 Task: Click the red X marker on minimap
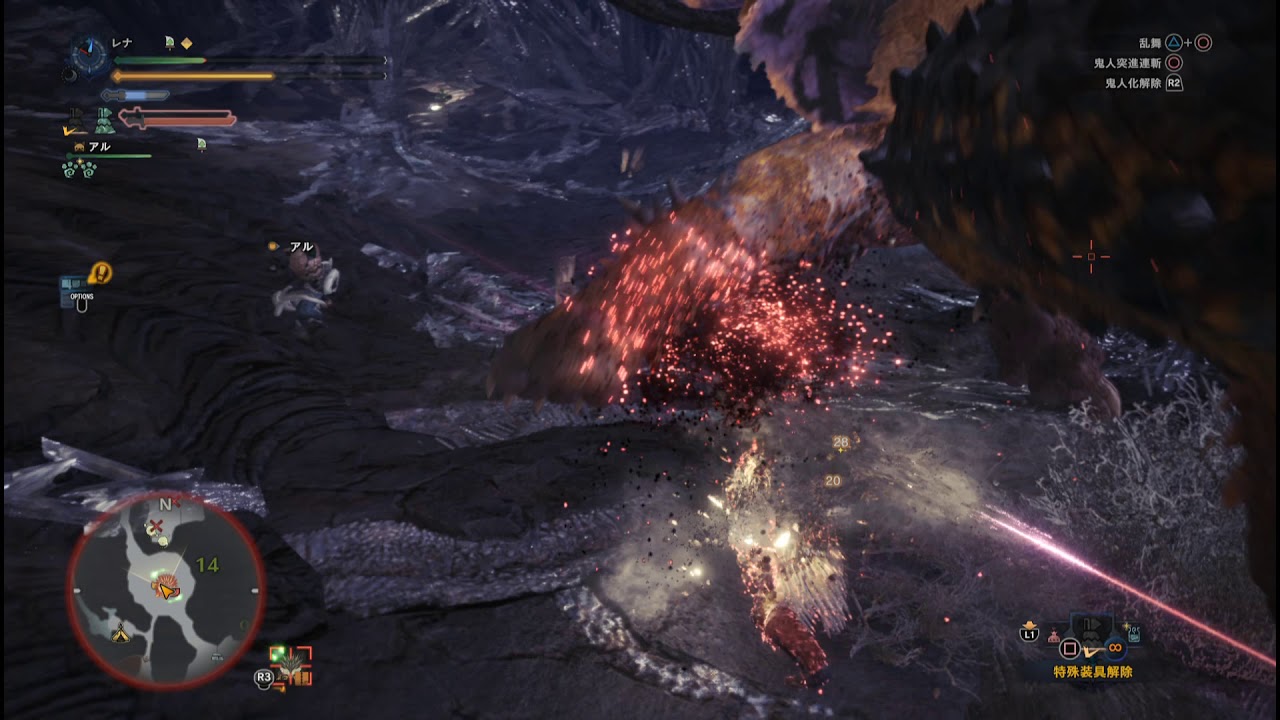pos(155,526)
